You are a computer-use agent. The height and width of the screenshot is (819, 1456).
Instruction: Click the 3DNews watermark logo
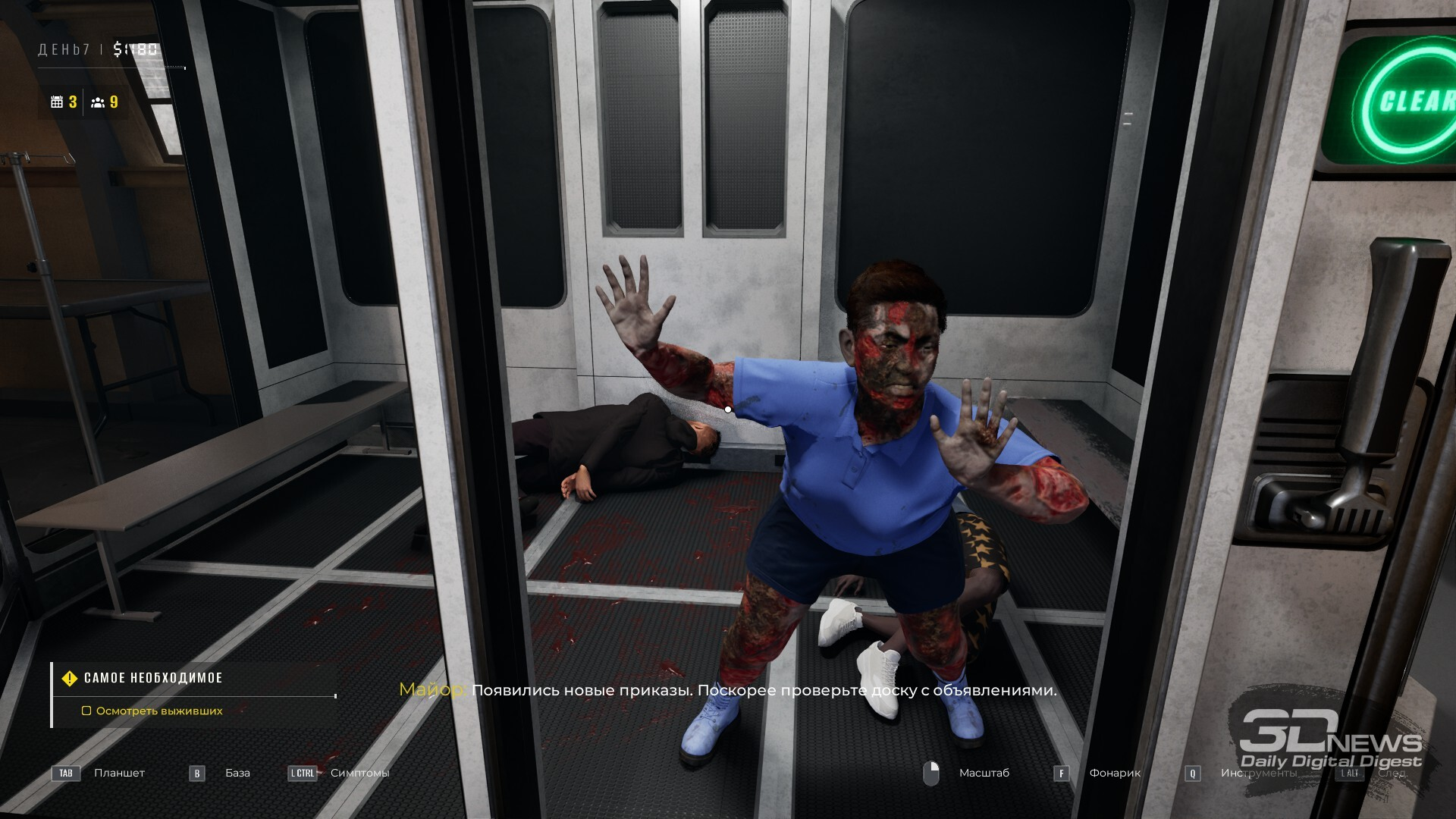[x=1330, y=740]
